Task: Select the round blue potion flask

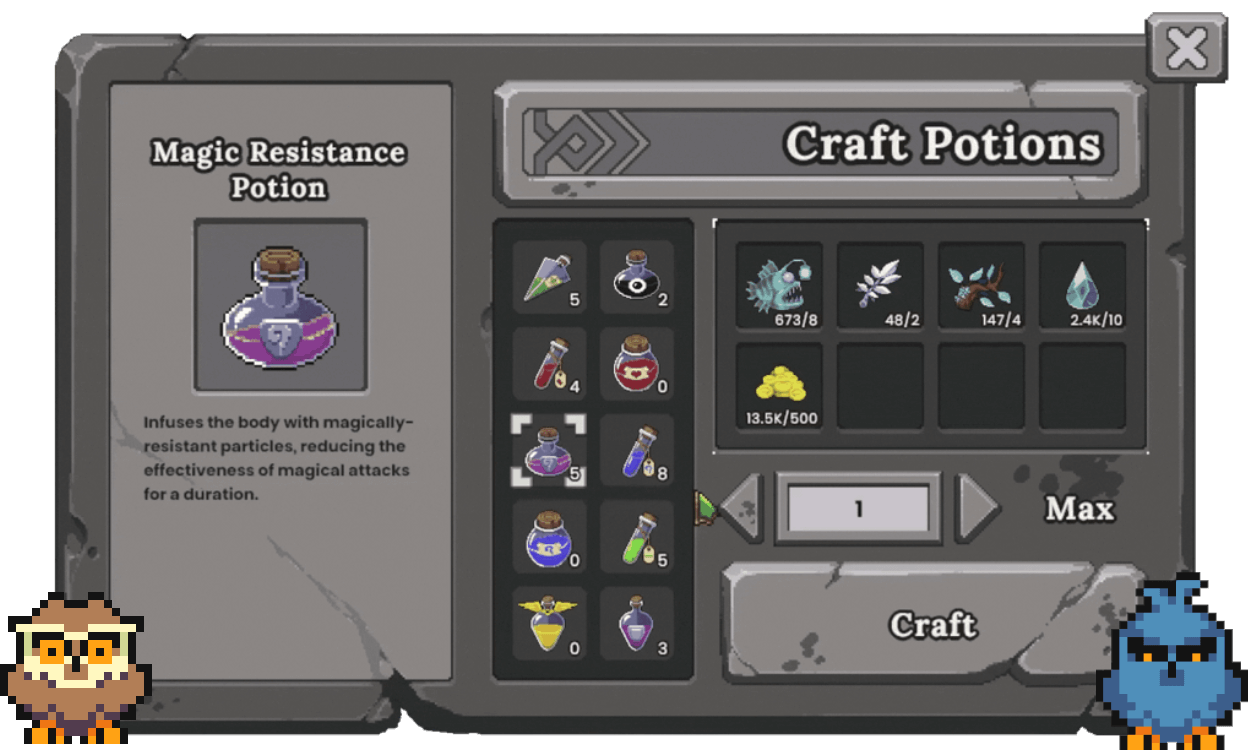Action: pos(549,537)
